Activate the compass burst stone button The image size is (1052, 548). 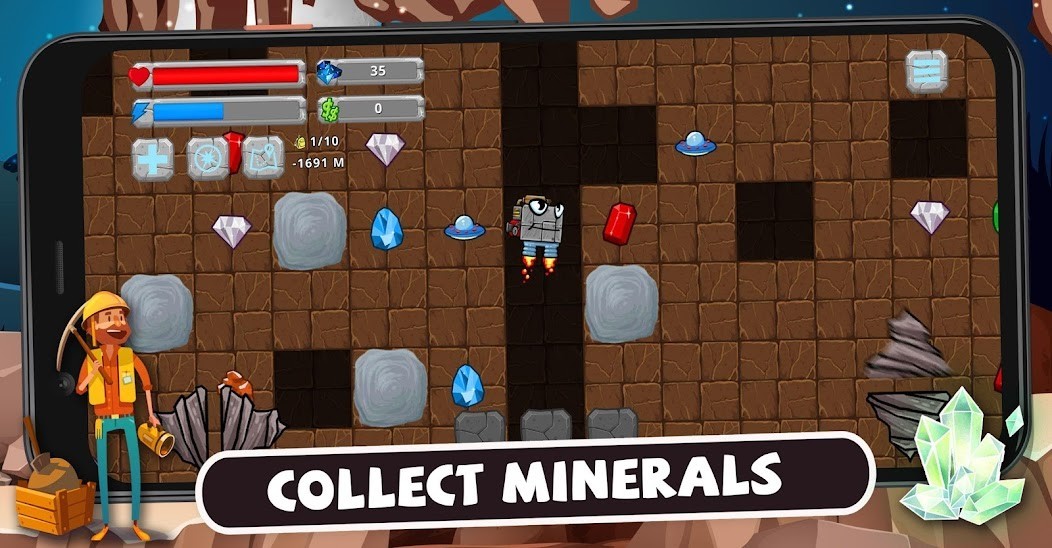coord(208,158)
